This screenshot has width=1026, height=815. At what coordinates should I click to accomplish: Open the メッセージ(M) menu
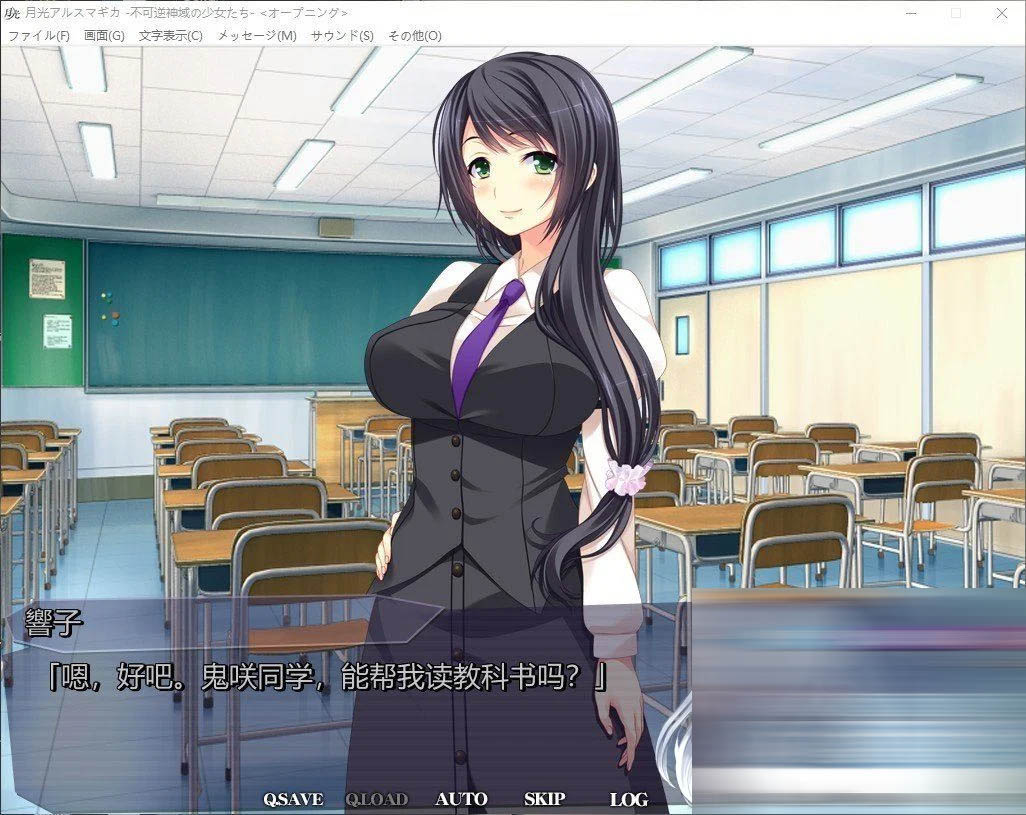click(257, 36)
